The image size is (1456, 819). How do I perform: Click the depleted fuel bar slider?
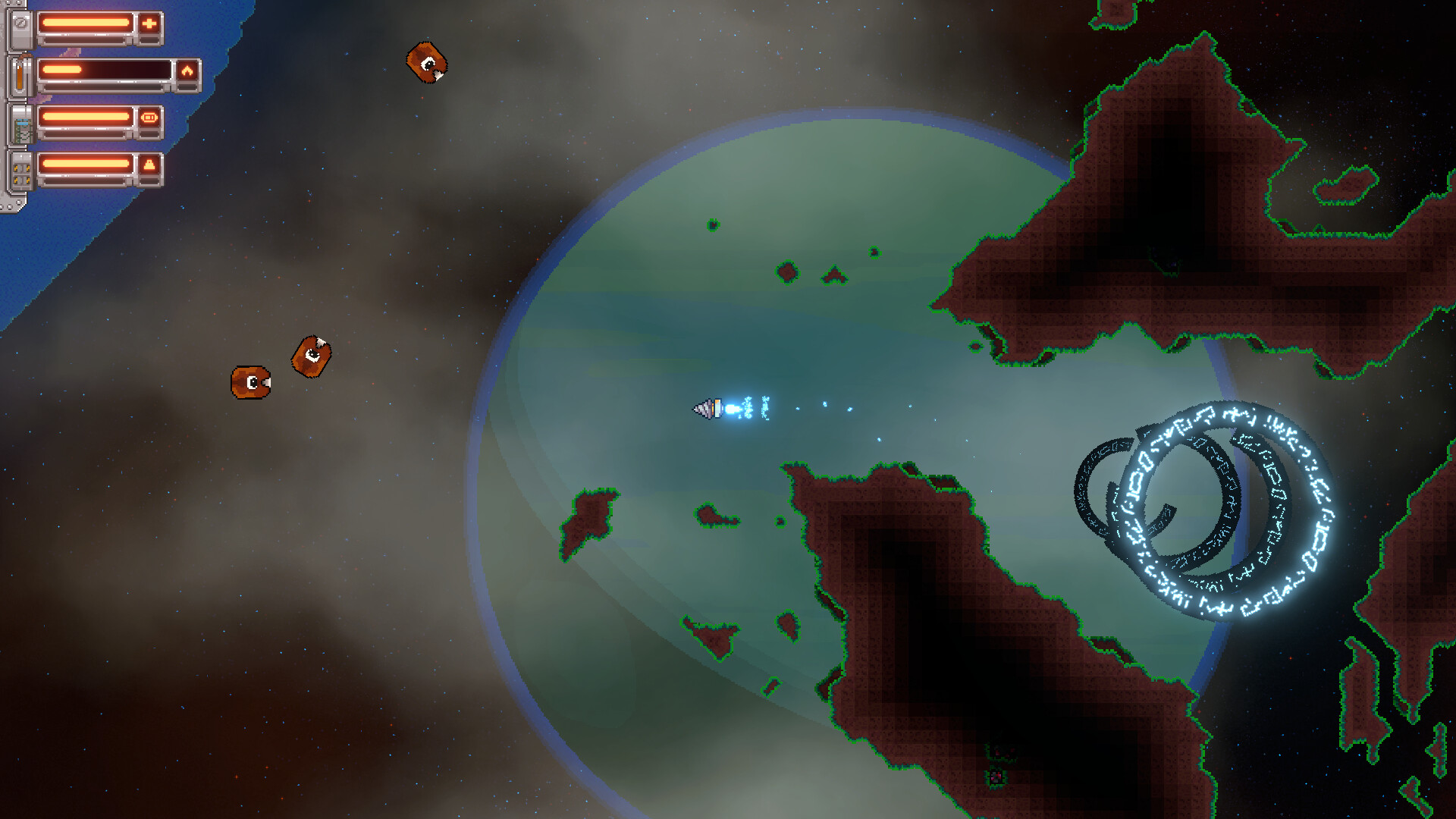click(62, 69)
